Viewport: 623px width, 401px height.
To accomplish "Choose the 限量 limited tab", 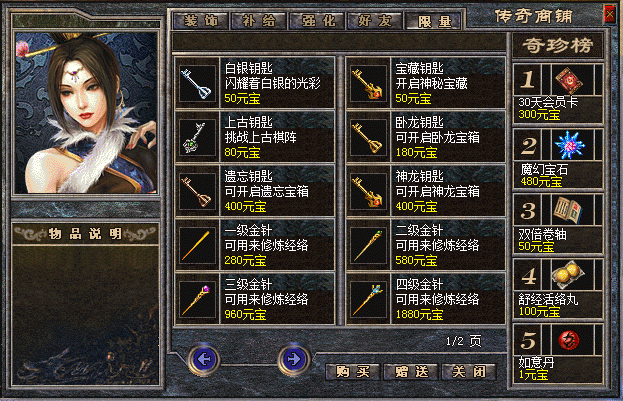I will pyautogui.click(x=435, y=20).
